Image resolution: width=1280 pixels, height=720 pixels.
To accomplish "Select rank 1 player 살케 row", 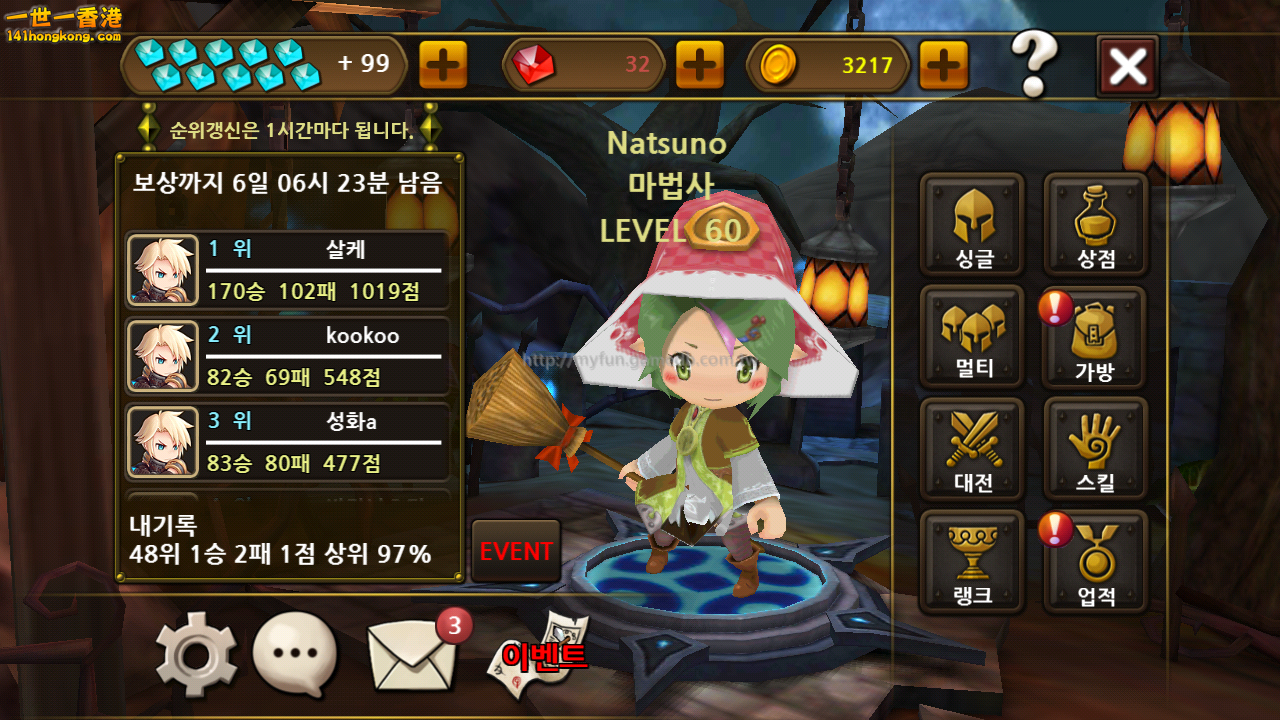I will 288,270.
